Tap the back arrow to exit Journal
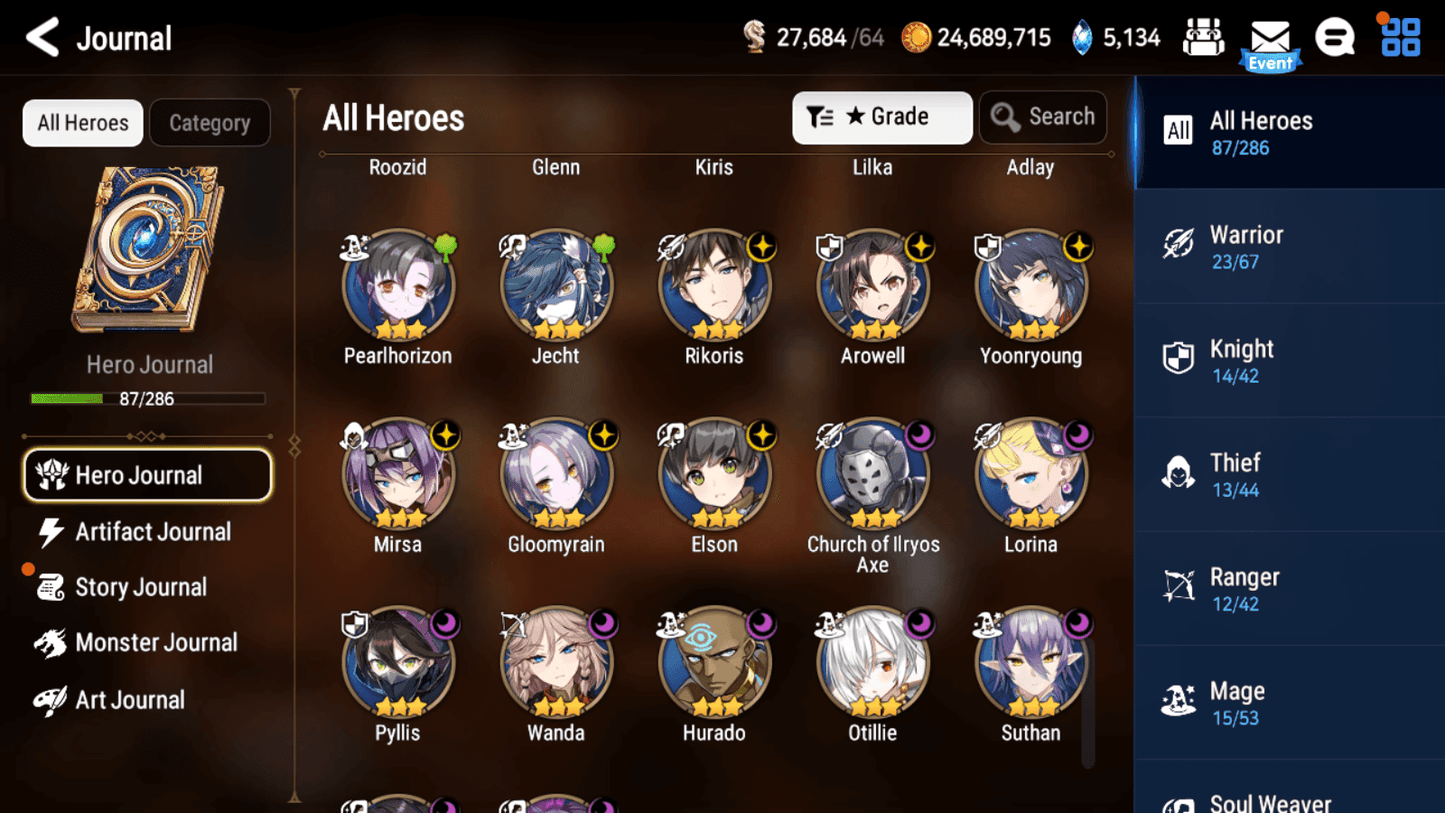Screen dimensions: 1445x813 (40, 36)
